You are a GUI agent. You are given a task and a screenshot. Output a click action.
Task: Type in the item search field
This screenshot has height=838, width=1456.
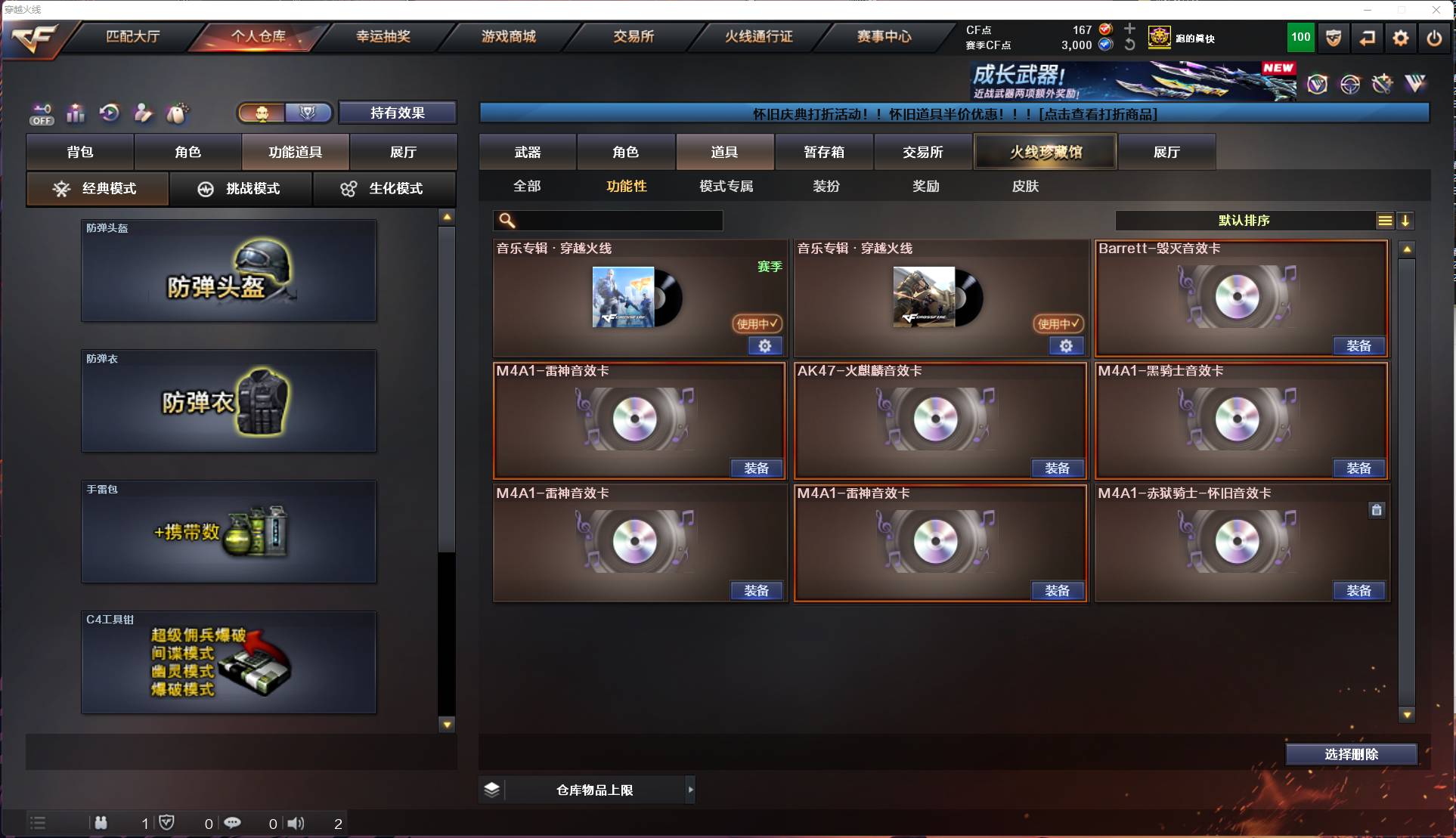(x=609, y=221)
